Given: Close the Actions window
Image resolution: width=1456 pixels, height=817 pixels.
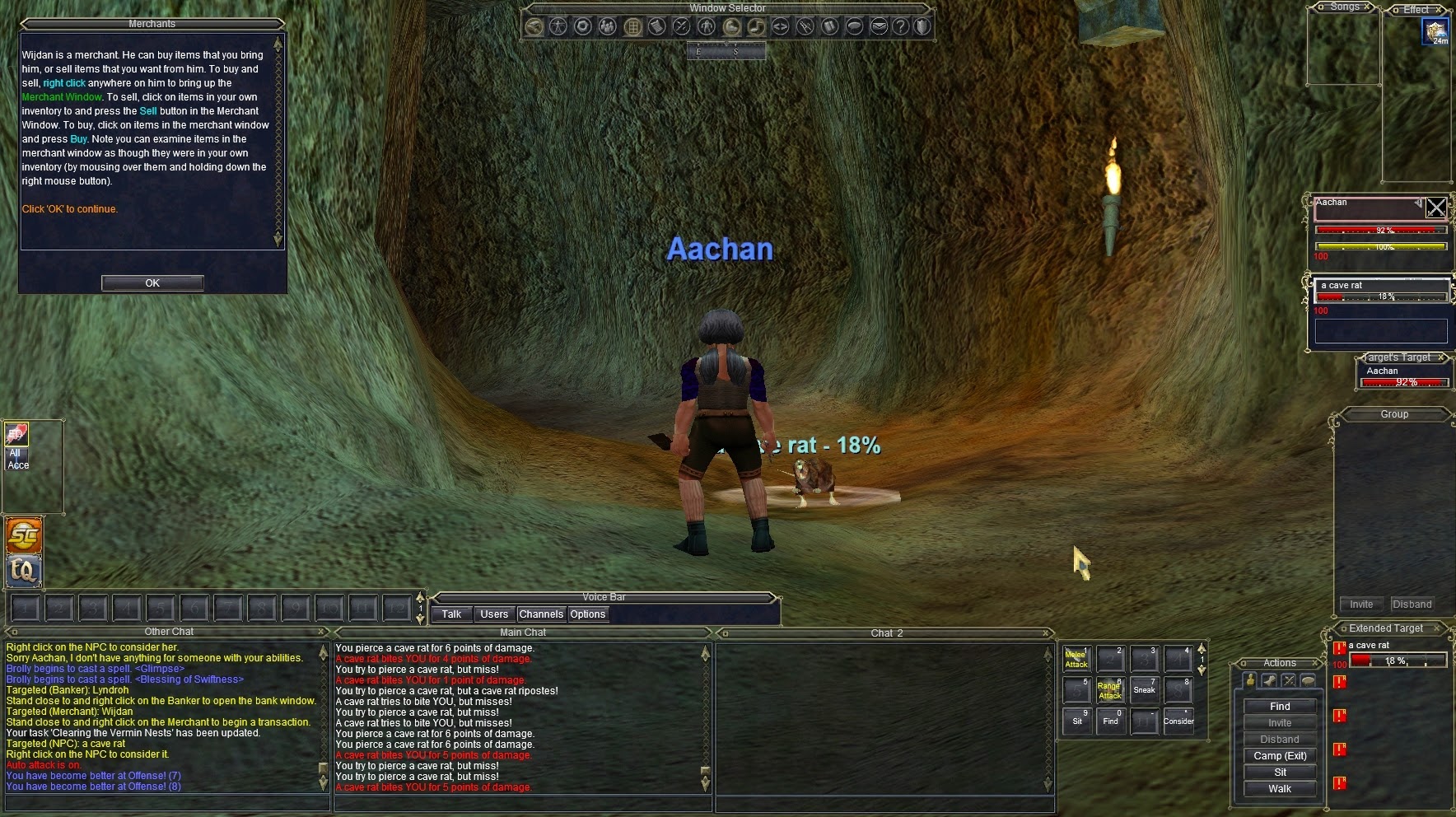Looking at the screenshot, I should [x=1316, y=663].
